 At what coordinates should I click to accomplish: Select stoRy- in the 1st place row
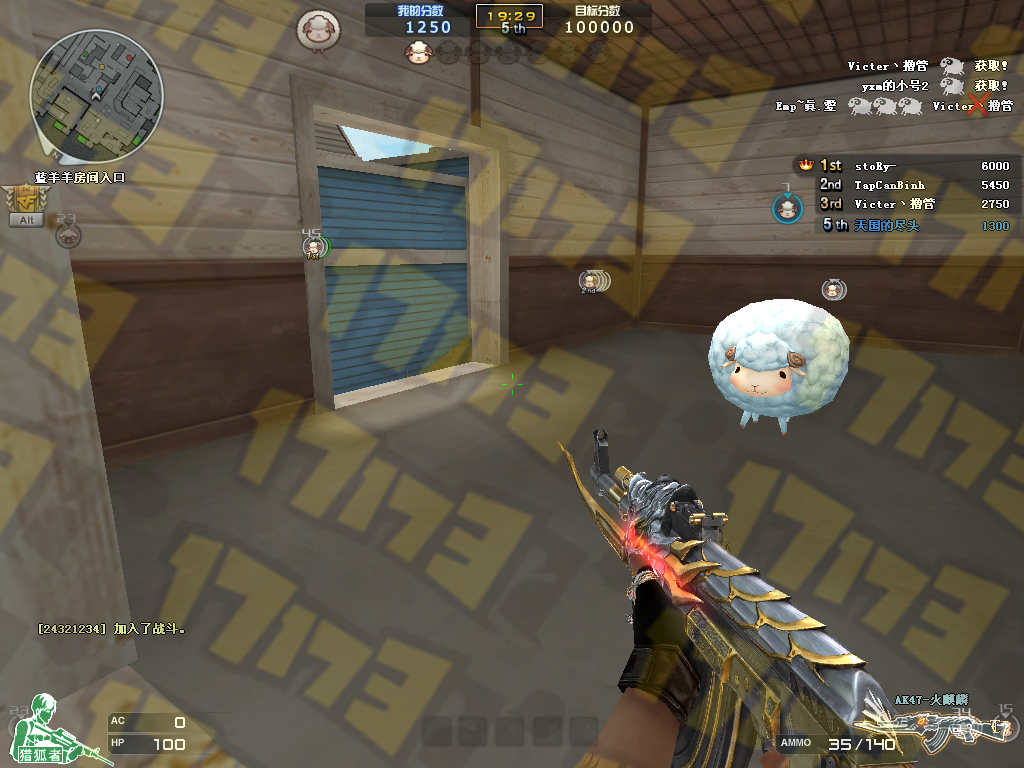(876, 166)
